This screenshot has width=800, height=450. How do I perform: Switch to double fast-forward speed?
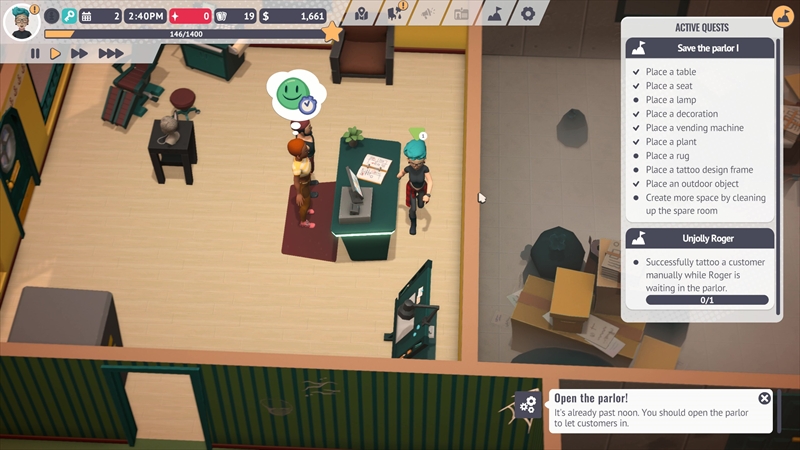(x=80, y=53)
